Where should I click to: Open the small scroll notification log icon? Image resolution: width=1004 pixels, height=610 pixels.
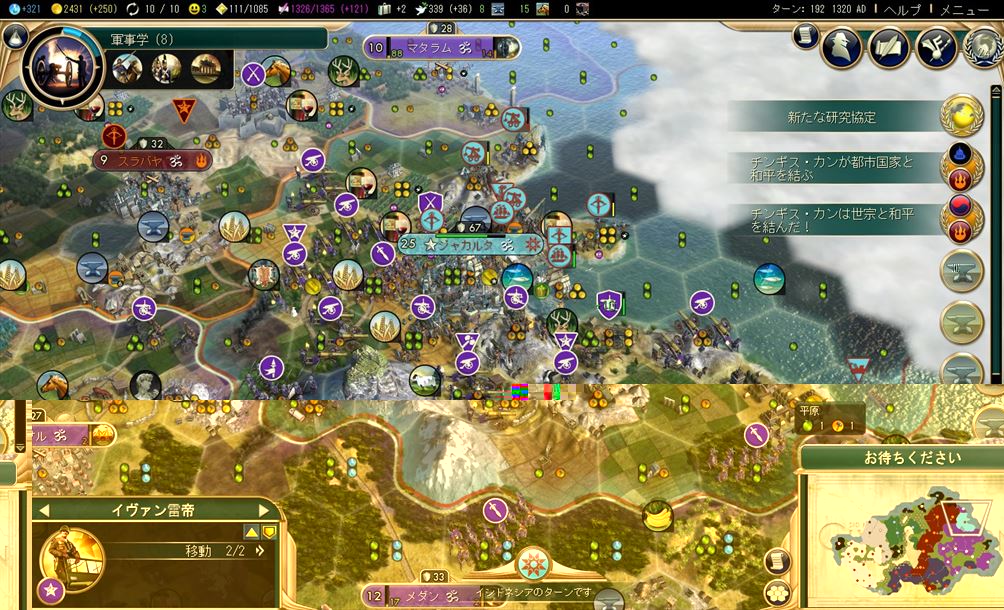[805, 35]
